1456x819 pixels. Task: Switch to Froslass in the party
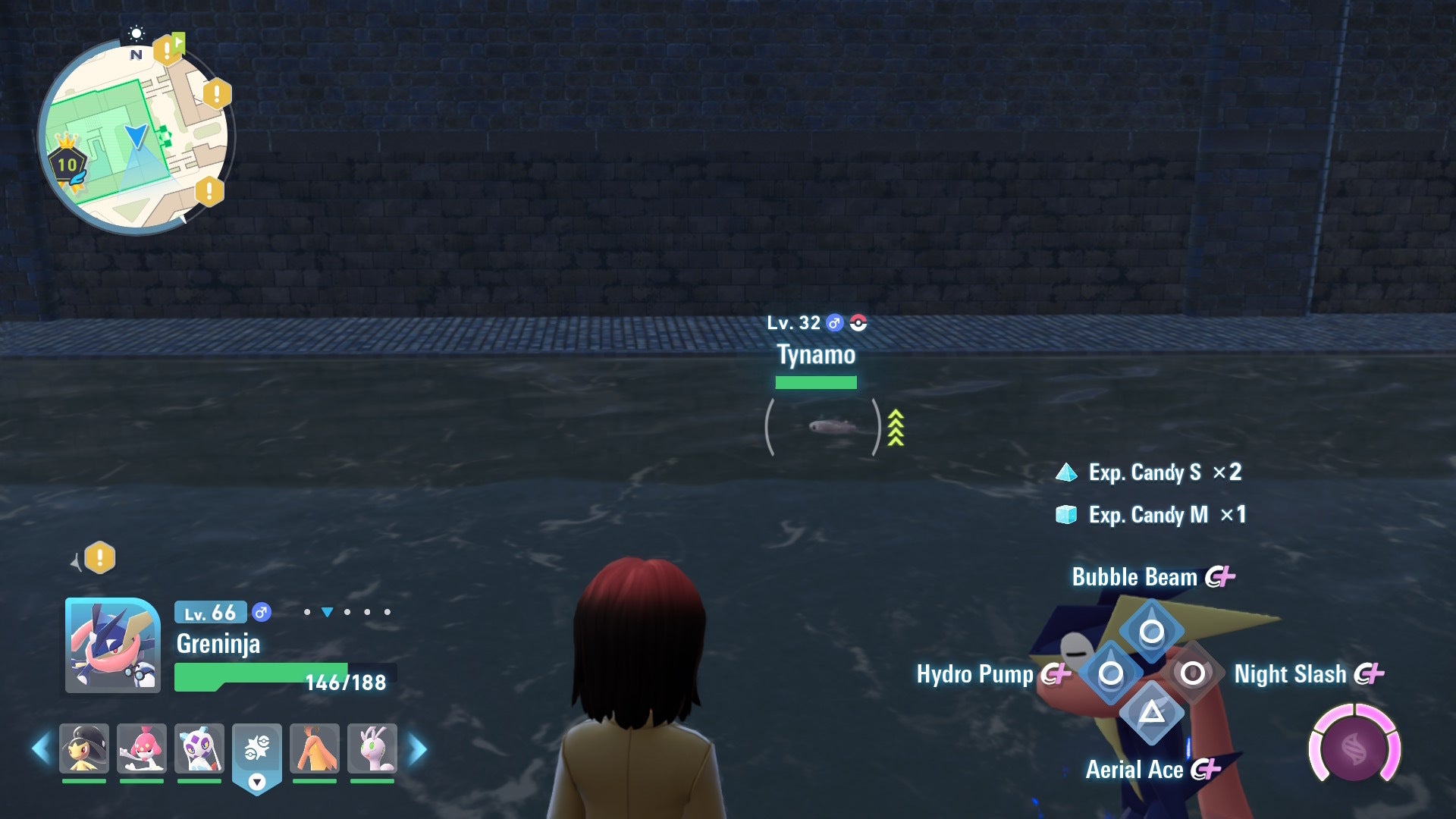coord(199,748)
